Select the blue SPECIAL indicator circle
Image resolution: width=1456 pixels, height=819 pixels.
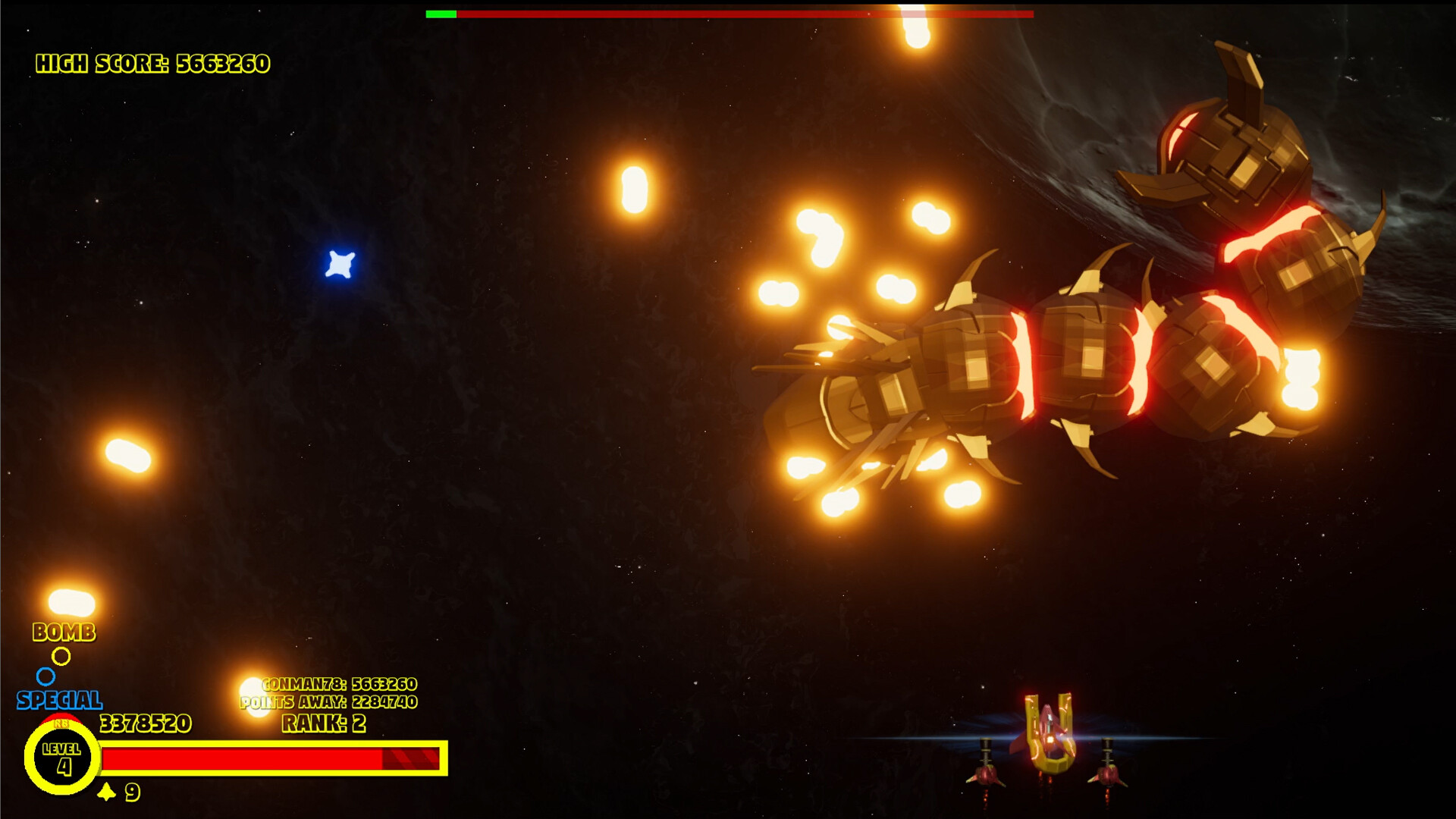pyautogui.click(x=47, y=675)
